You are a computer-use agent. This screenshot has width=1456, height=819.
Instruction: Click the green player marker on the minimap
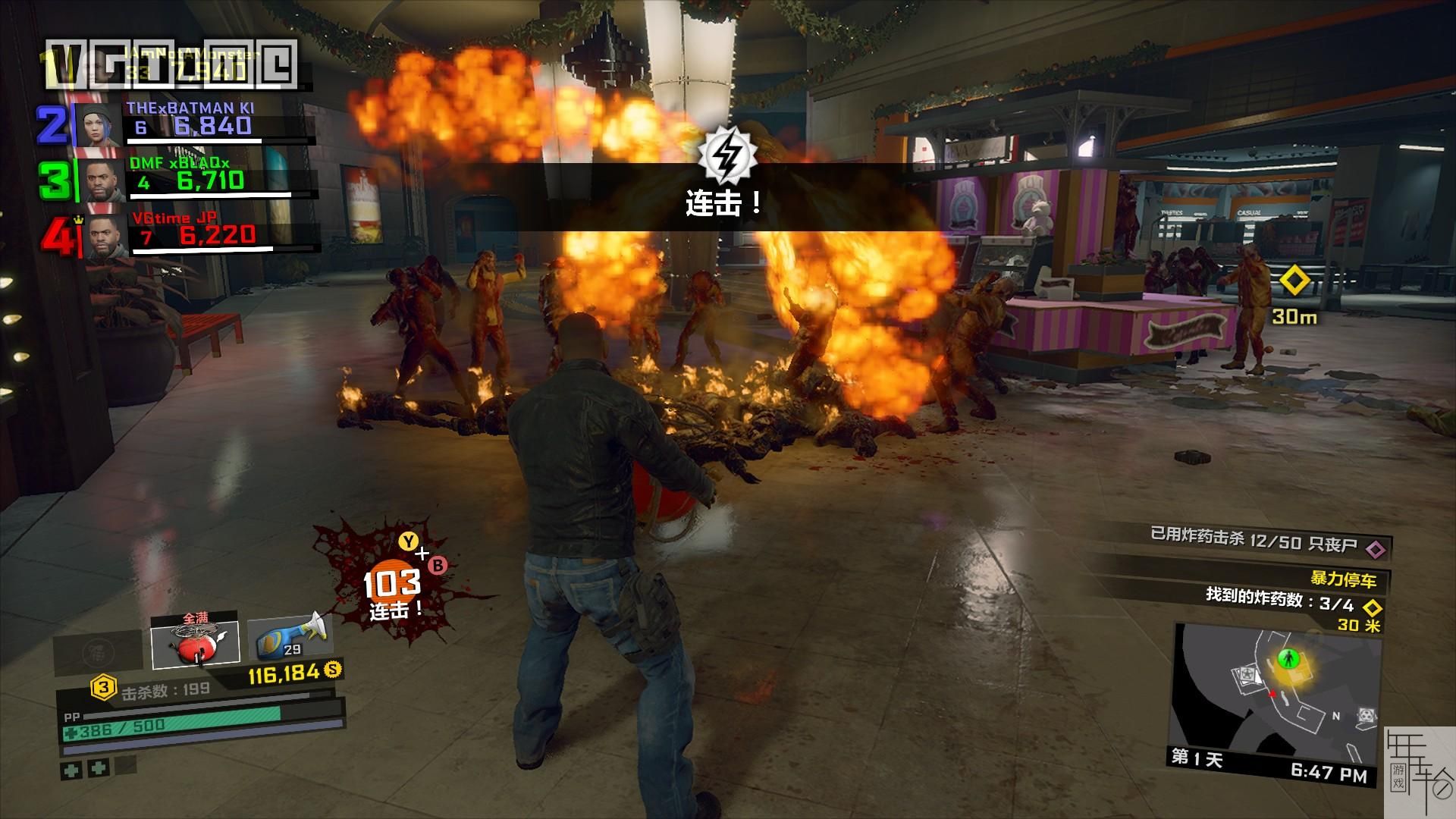click(1285, 657)
